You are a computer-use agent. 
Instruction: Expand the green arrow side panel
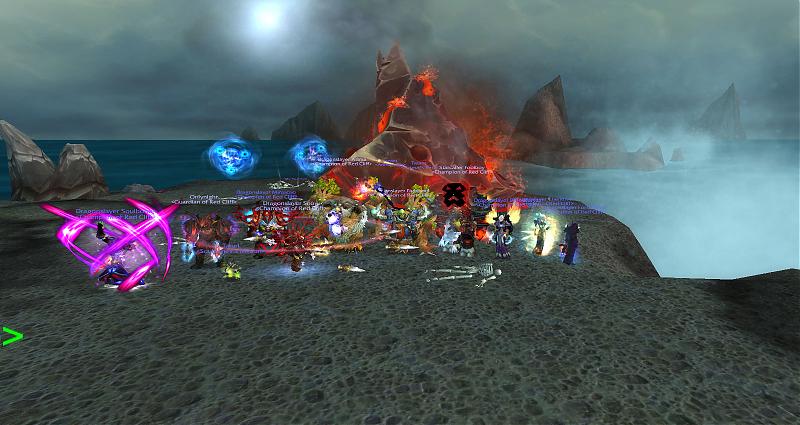[12, 336]
